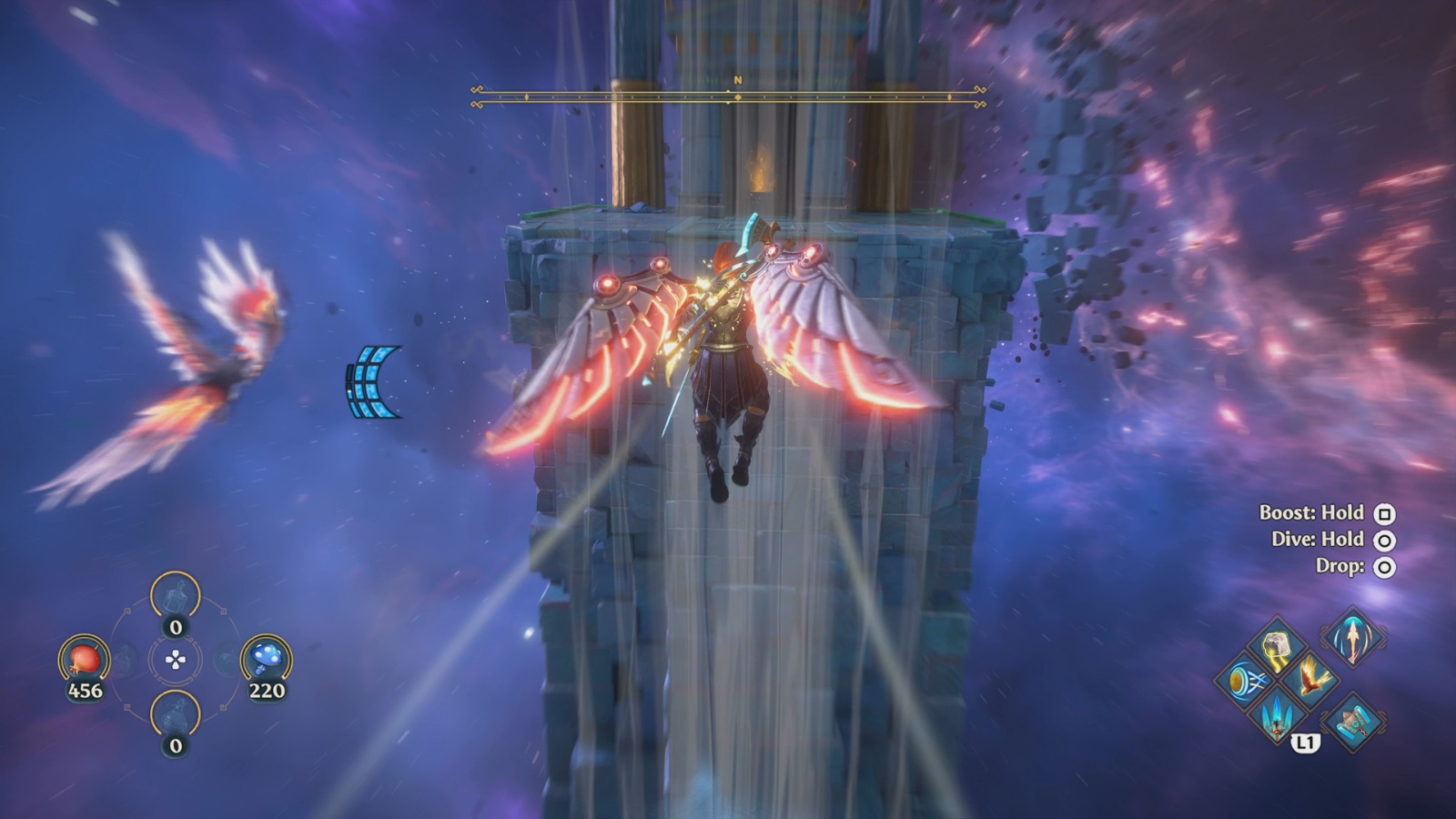
Task: Click the circle button icon beside Dive
Action: point(1384,540)
